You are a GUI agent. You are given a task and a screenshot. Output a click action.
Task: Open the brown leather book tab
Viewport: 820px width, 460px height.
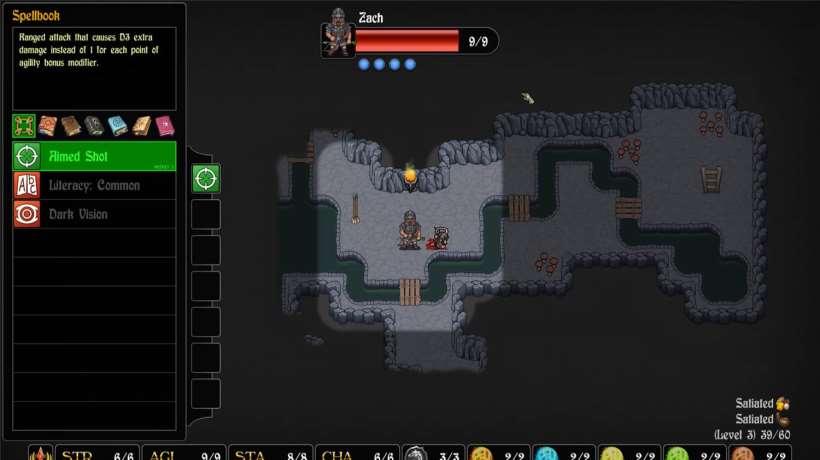(x=70, y=126)
